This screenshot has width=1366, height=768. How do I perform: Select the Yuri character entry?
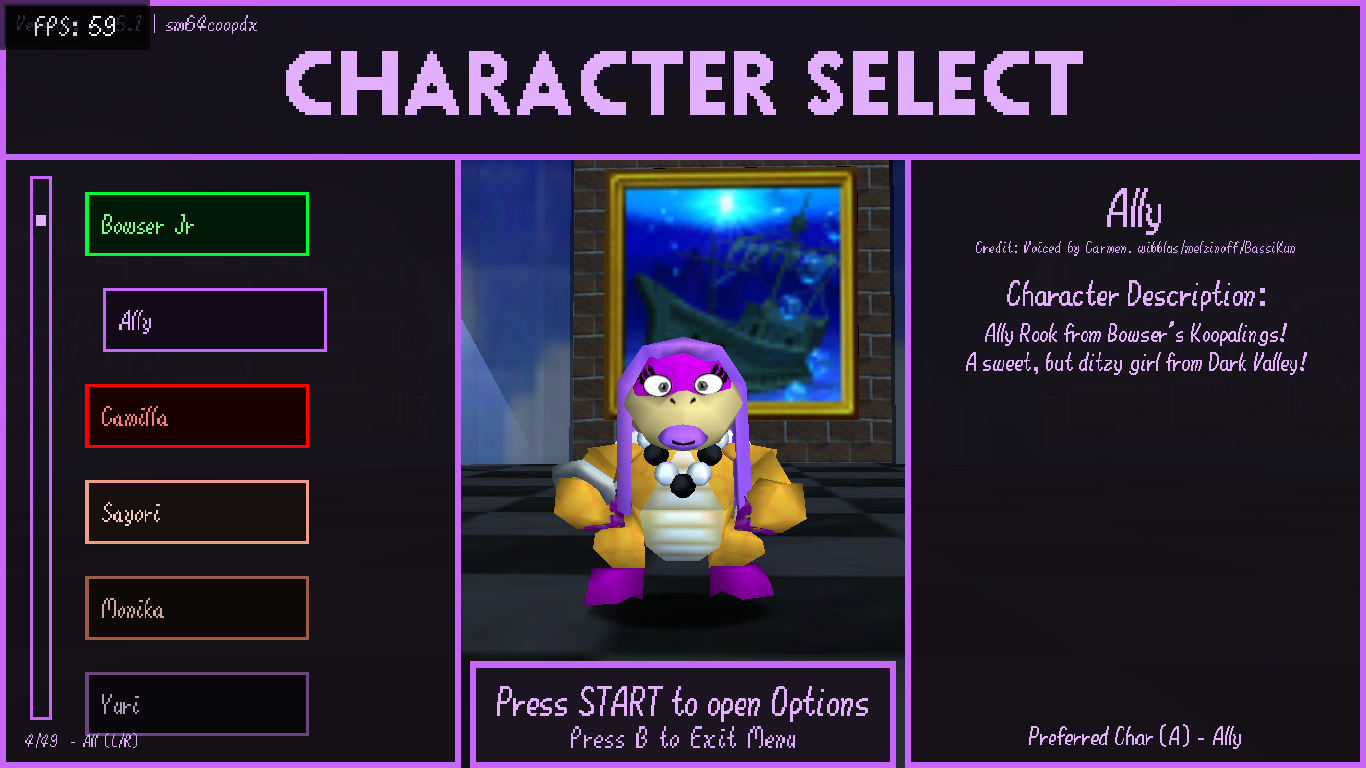[x=197, y=703]
